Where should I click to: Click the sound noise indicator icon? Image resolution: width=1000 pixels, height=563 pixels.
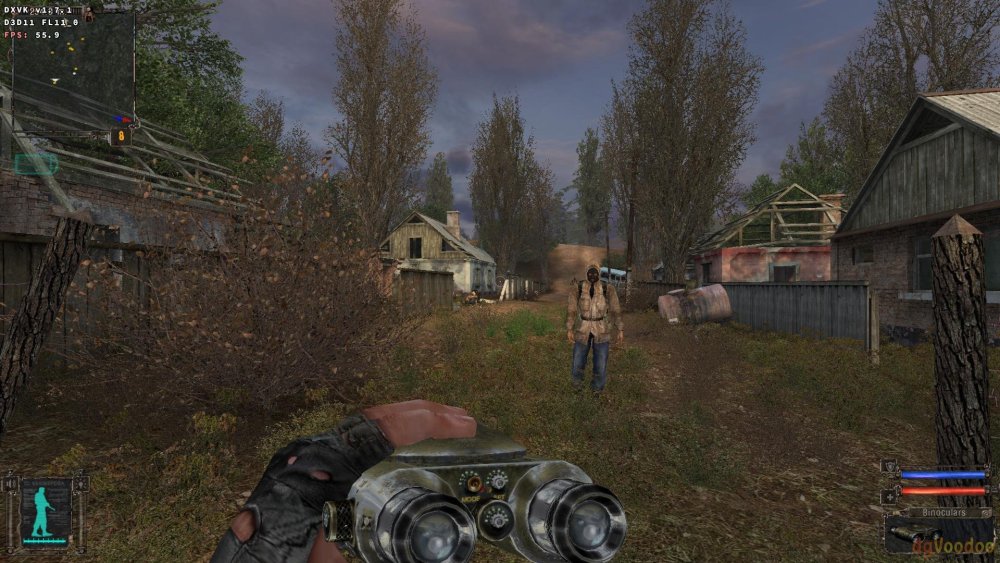(x=12, y=486)
